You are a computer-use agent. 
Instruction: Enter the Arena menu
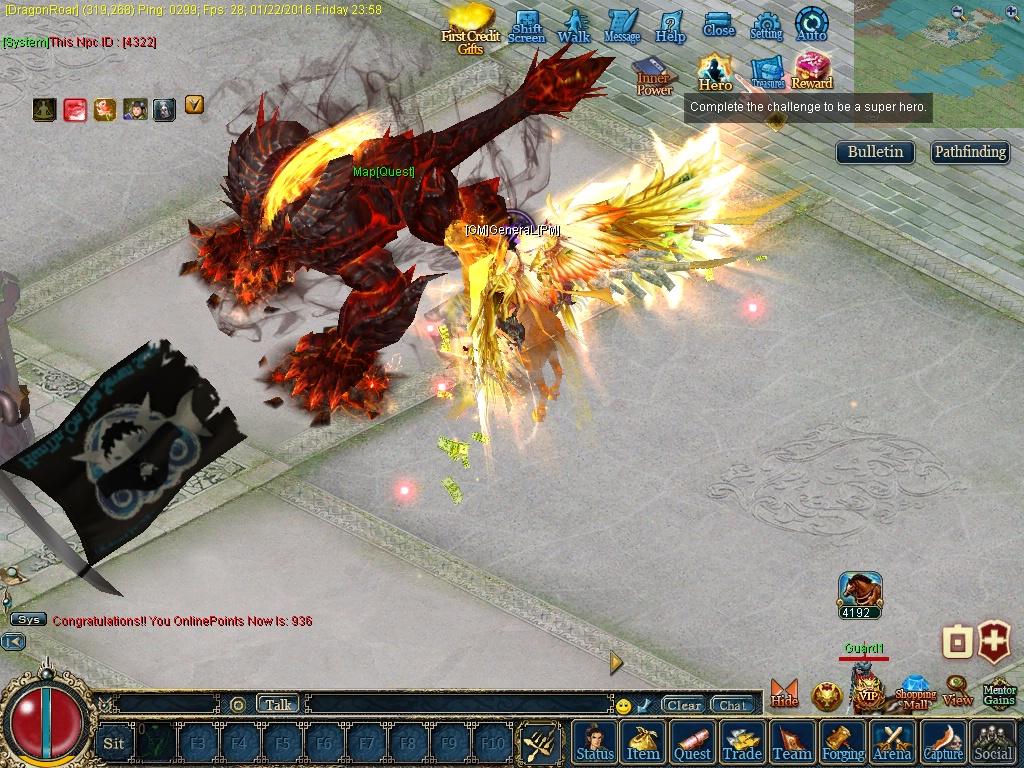892,742
